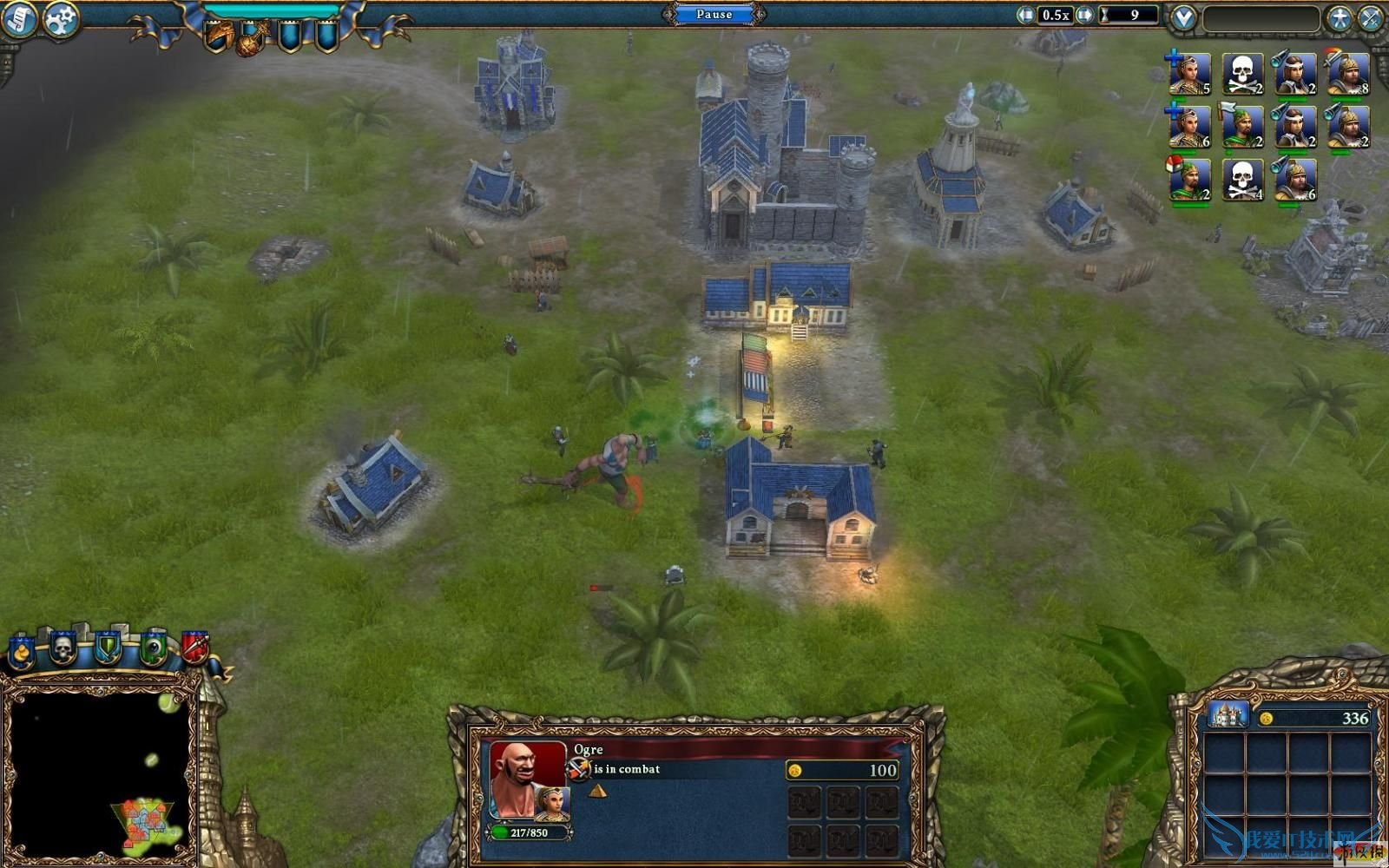Image resolution: width=1389 pixels, height=868 pixels.
Task: Click the crossed arrows button
Action: (1372, 18)
